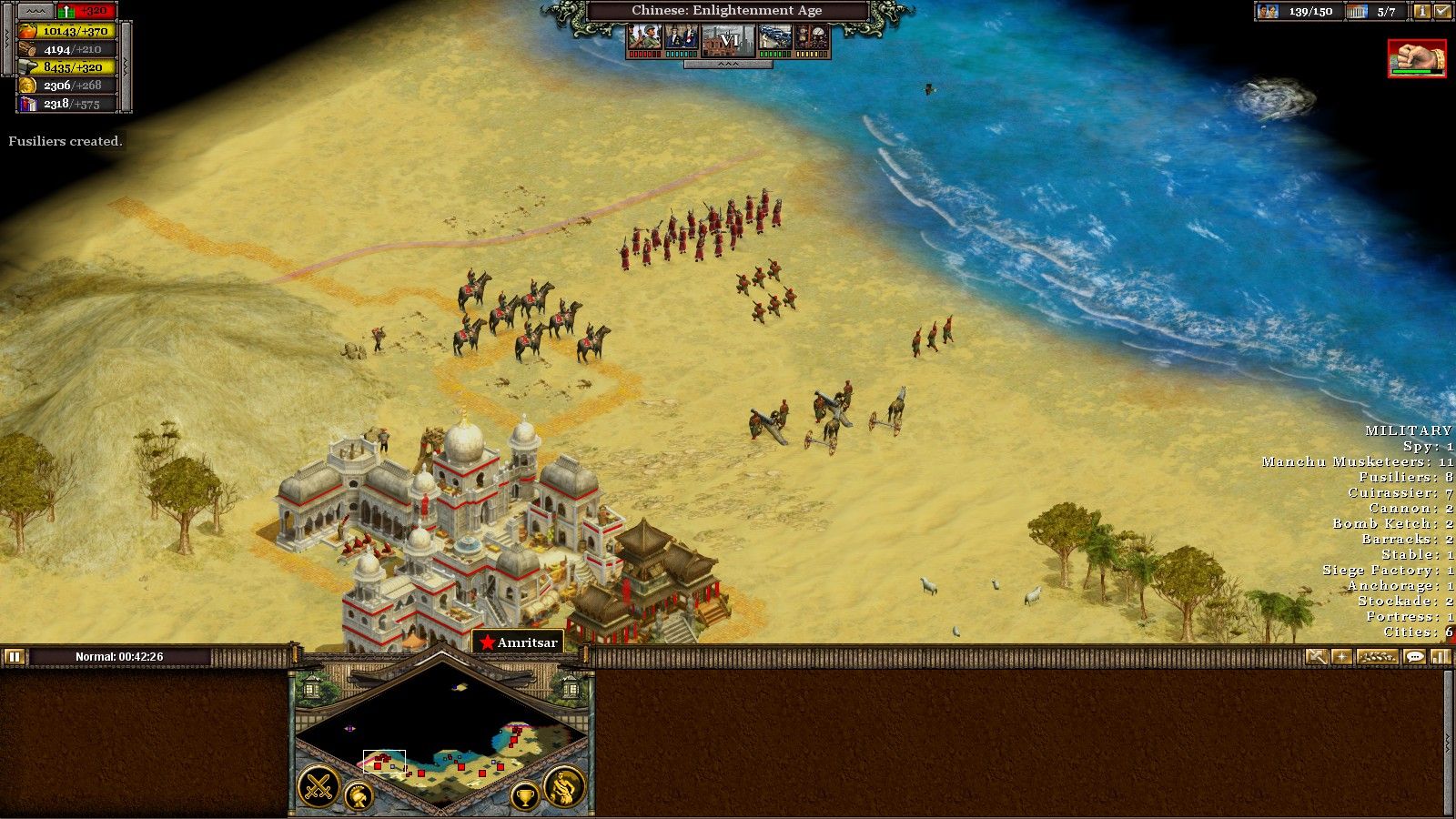Image resolution: width=1456 pixels, height=819 pixels.
Task: Click the knight helmet icon beside minimap
Action: [x=359, y=797]
